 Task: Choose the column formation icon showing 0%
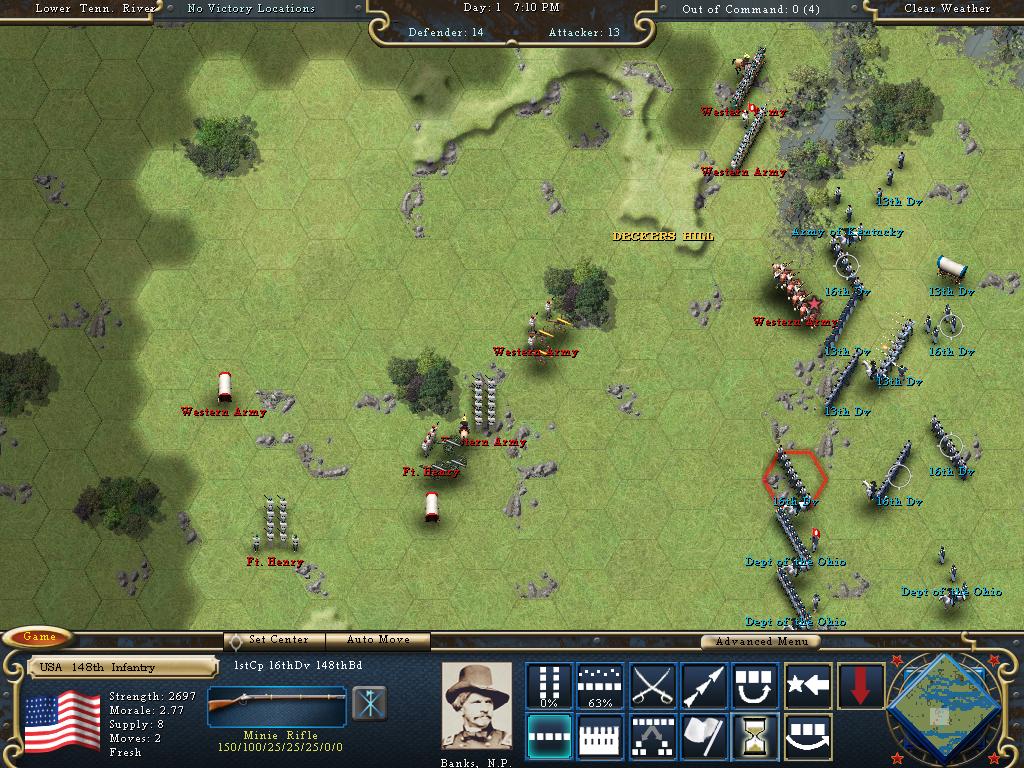tap(549, 685)
